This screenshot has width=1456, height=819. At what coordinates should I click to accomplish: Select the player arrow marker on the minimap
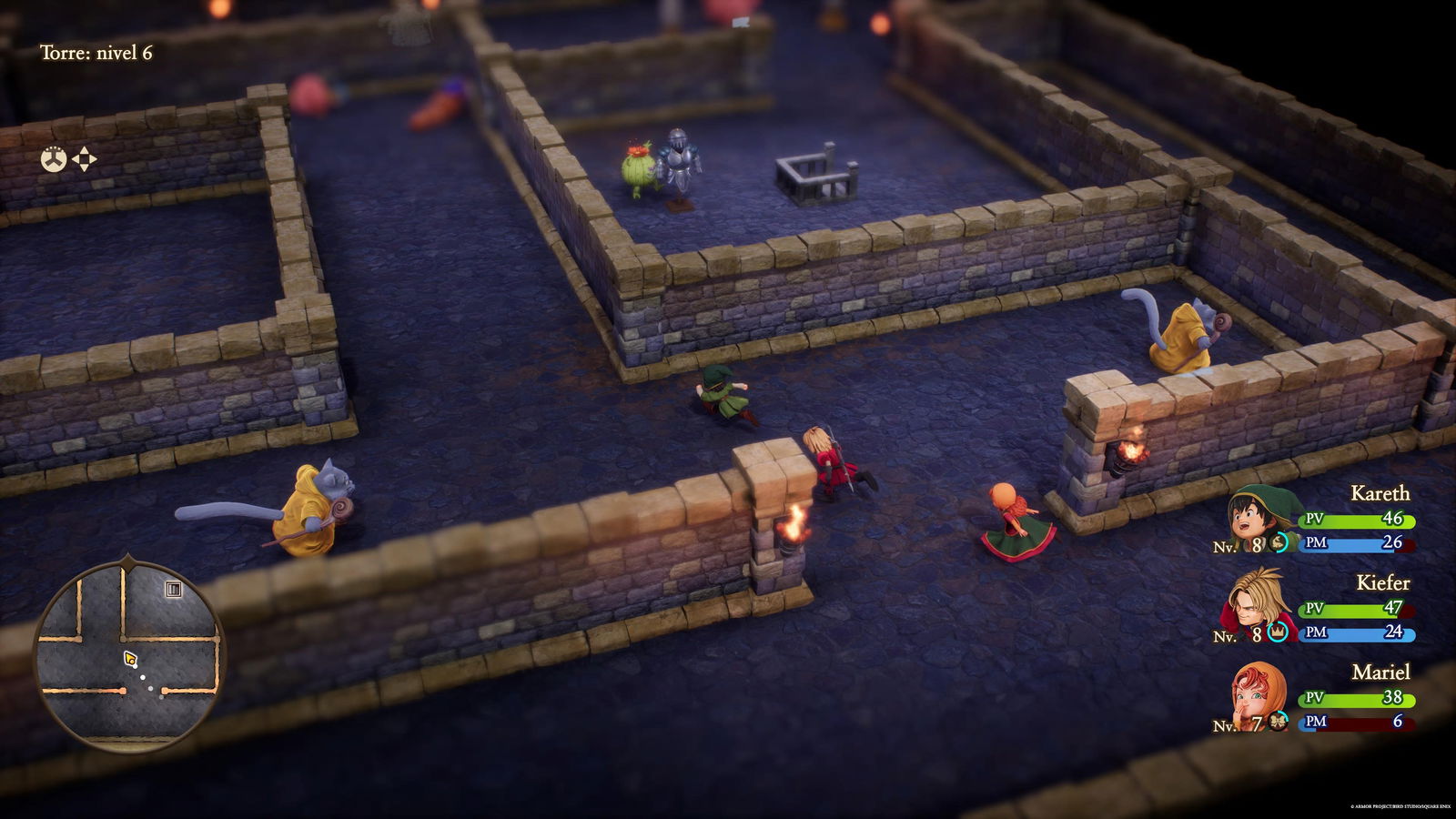coord(131,657)
